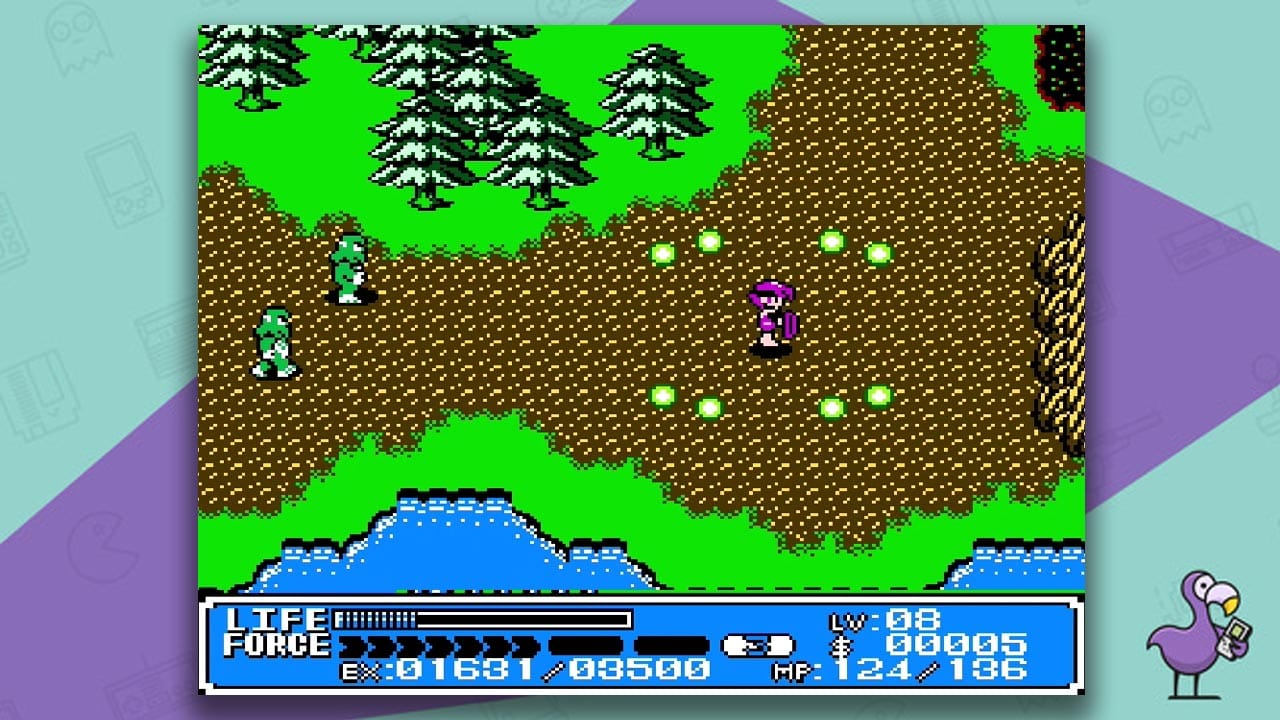Click the upper green enemy creature
This screenshot has height=720, width=1280.
coord(349,266)
